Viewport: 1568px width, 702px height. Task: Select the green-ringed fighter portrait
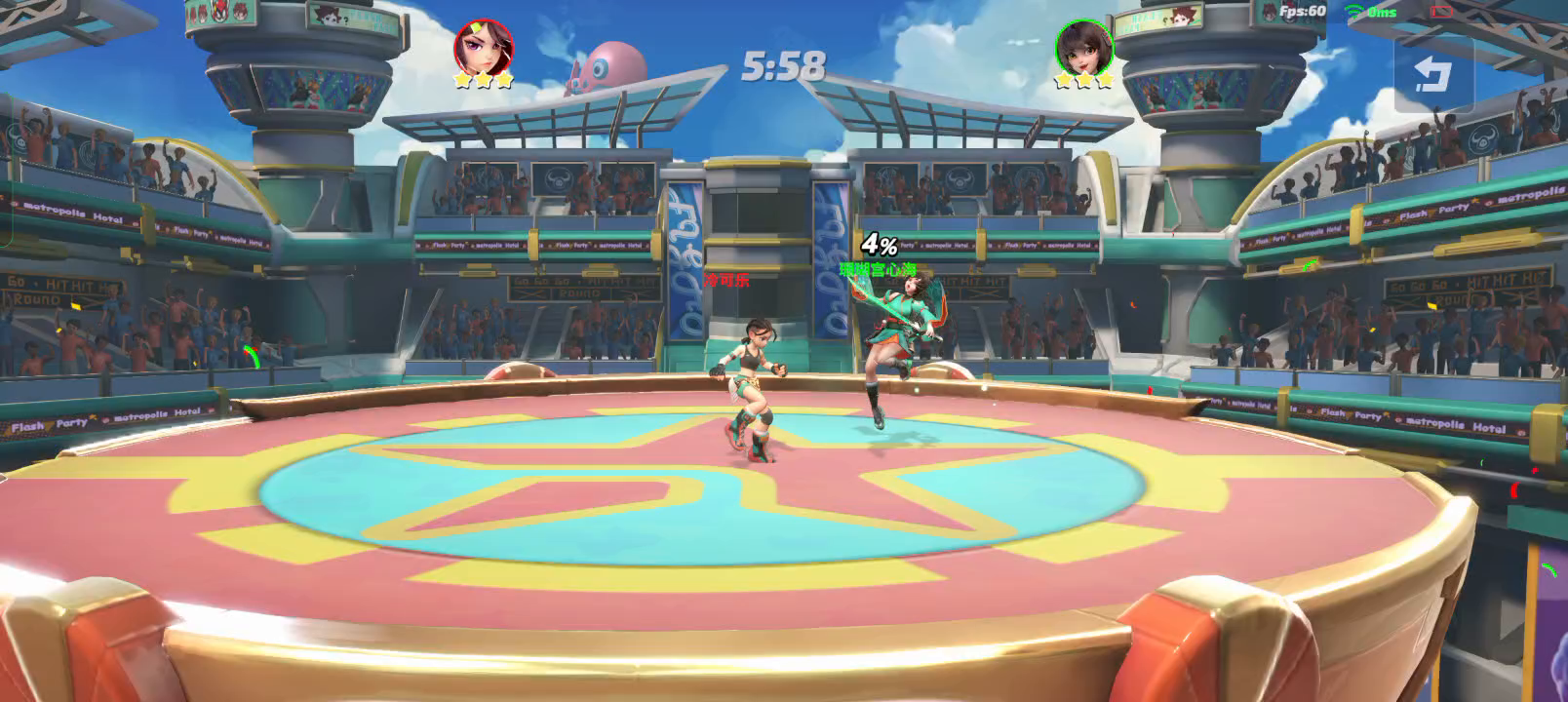point(1083,45)
